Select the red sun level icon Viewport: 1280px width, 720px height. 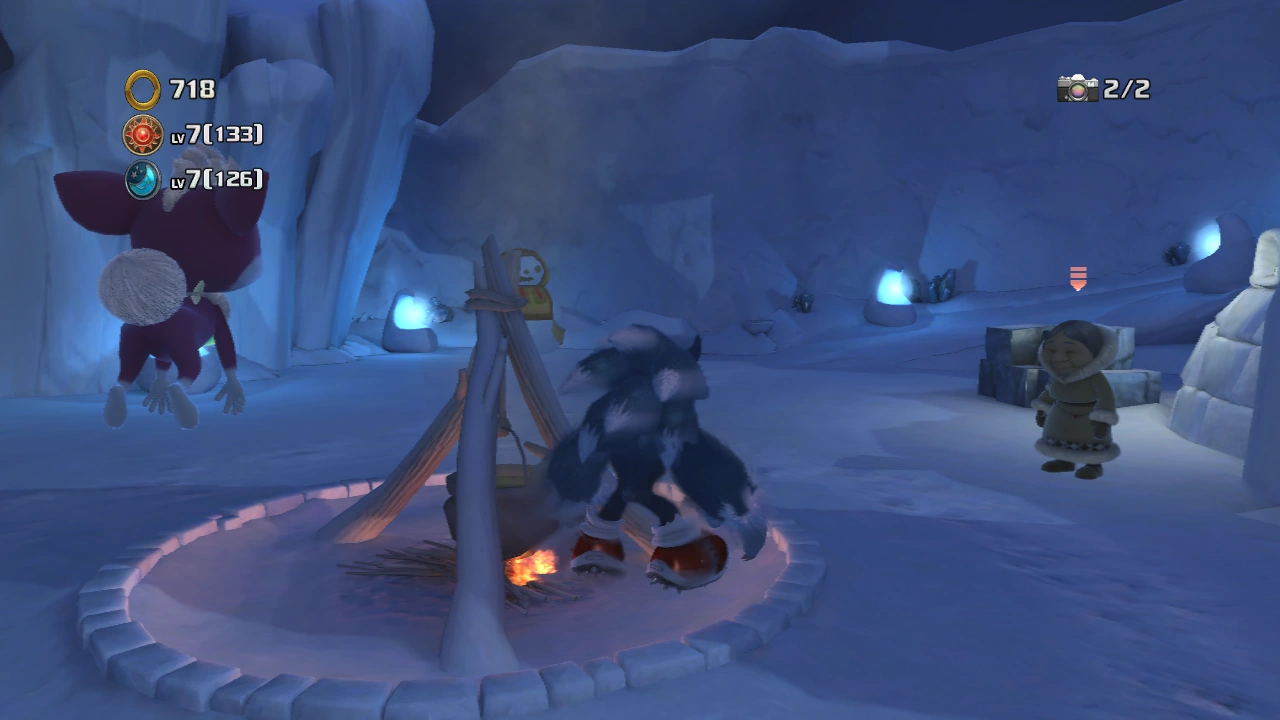pyautogui.click(x=143, y=134)
